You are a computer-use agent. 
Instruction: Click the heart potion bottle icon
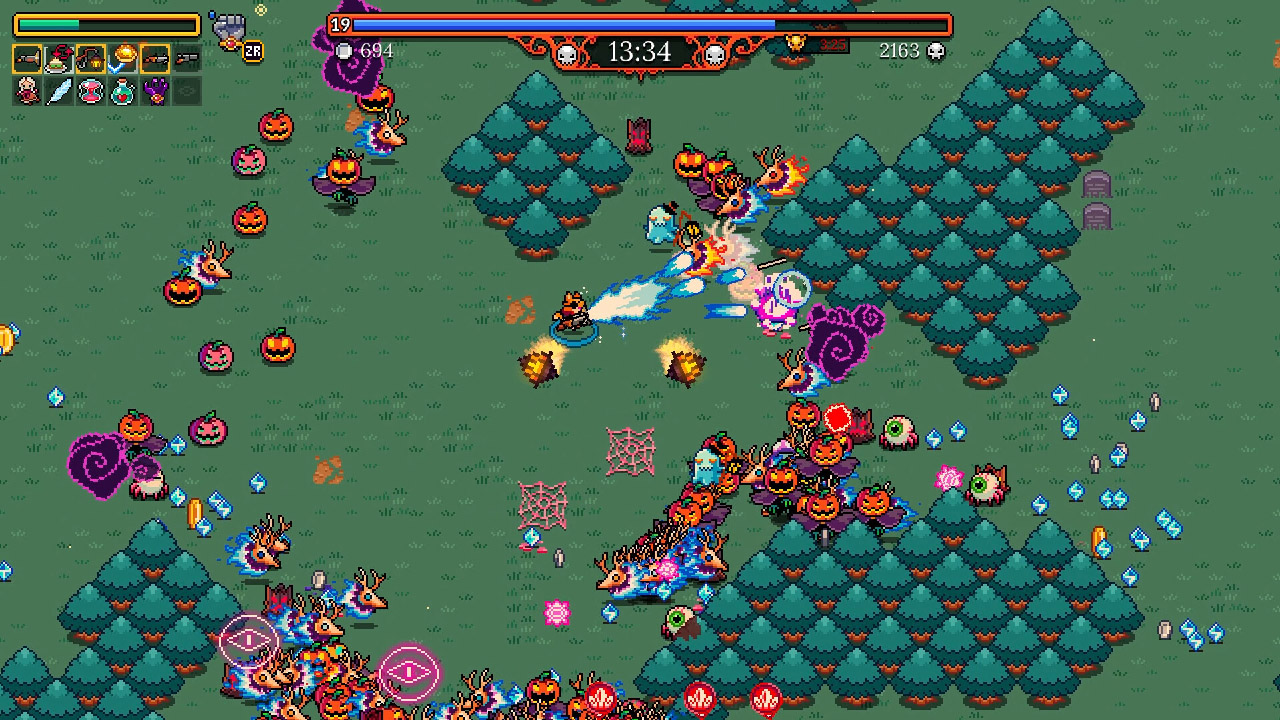pos(123,91)
